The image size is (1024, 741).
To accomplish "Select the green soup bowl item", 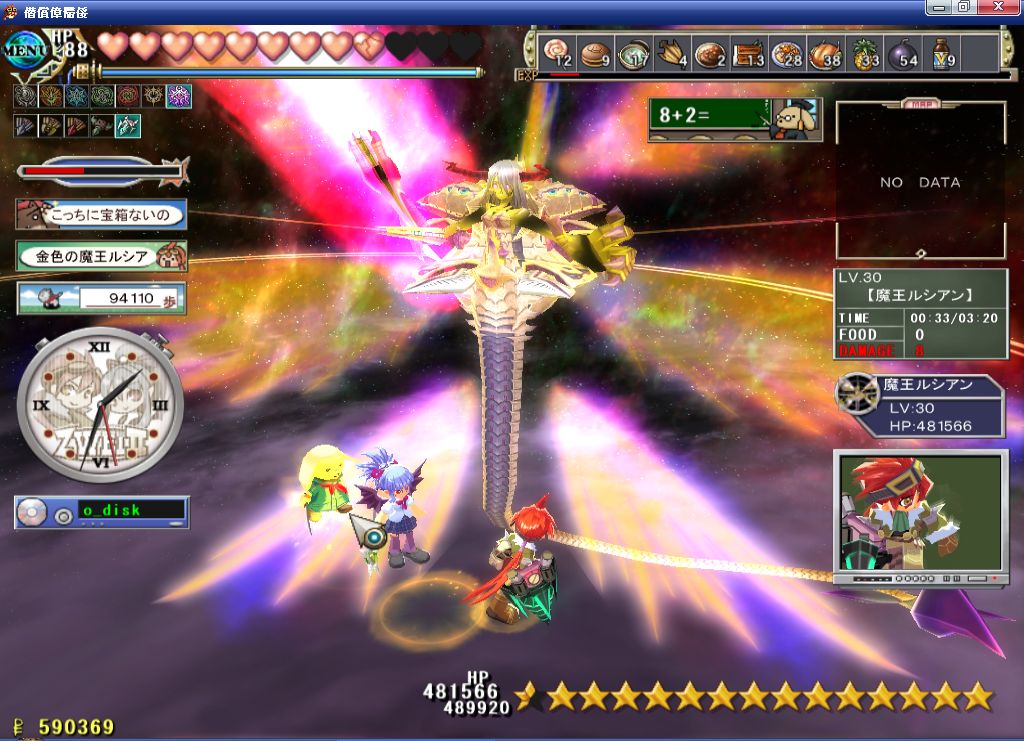I will pyautogui.click(x=632, y=53).
